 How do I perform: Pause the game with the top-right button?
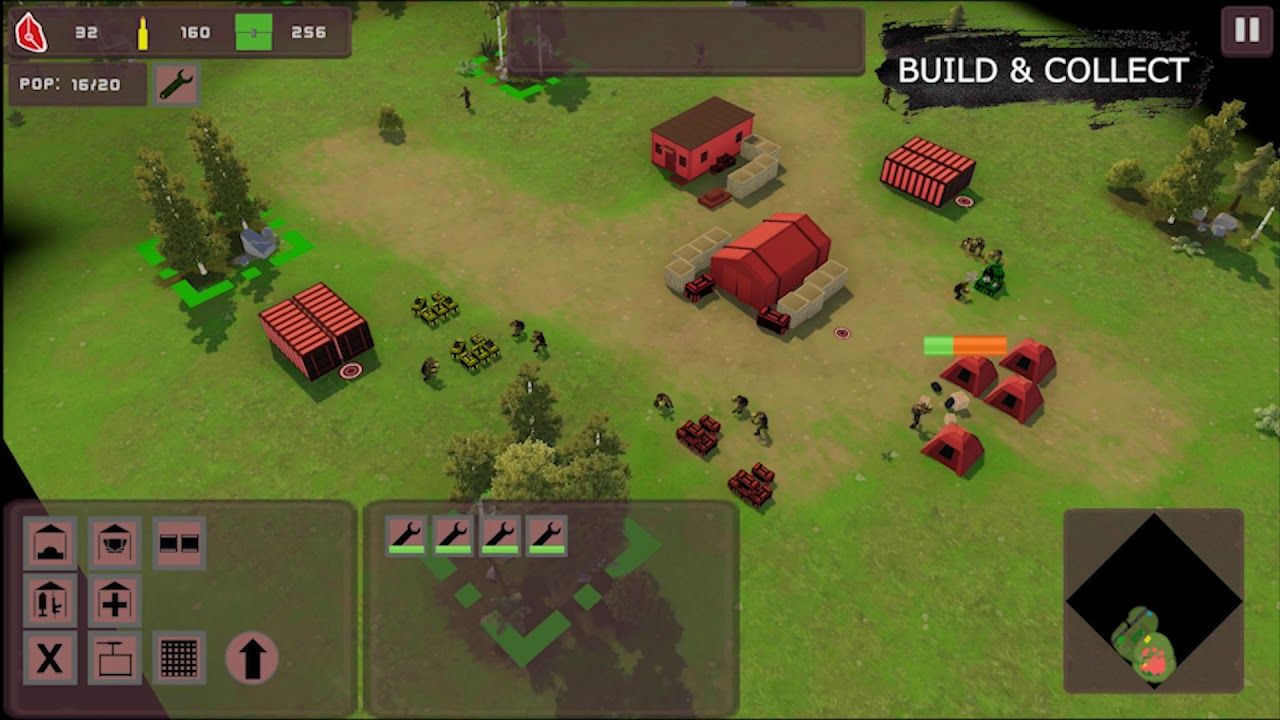point(1246,30)
